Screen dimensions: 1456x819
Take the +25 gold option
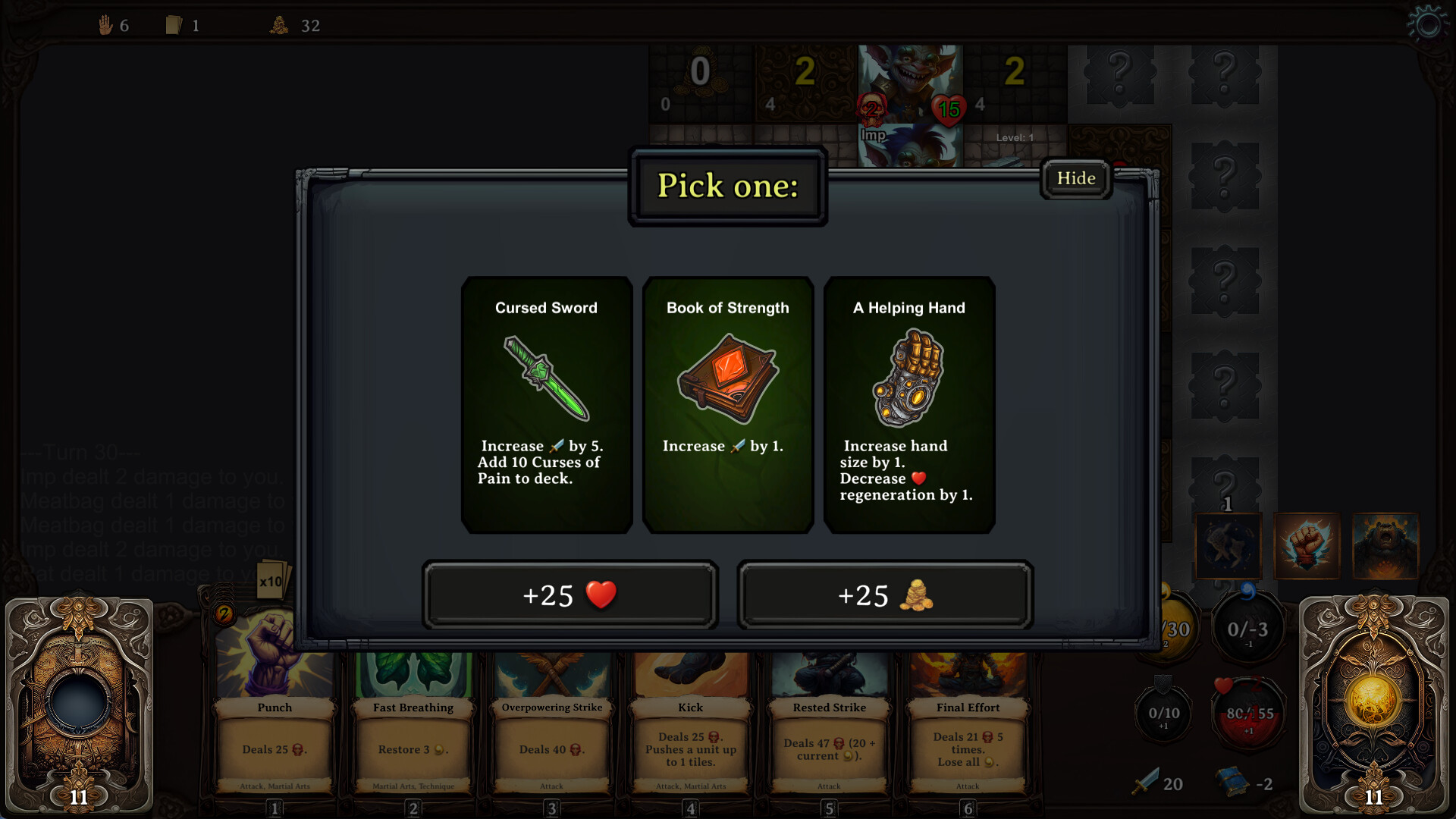coord(885,595)
